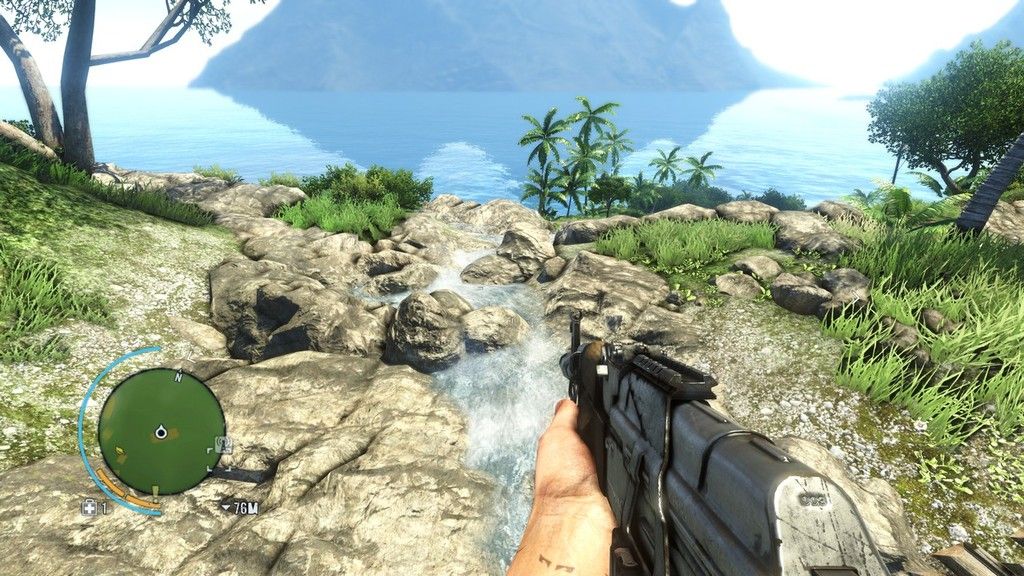Click the player arrow at minimap center
The width and height of the screenshot is (1024, 576).
[160, 432]
